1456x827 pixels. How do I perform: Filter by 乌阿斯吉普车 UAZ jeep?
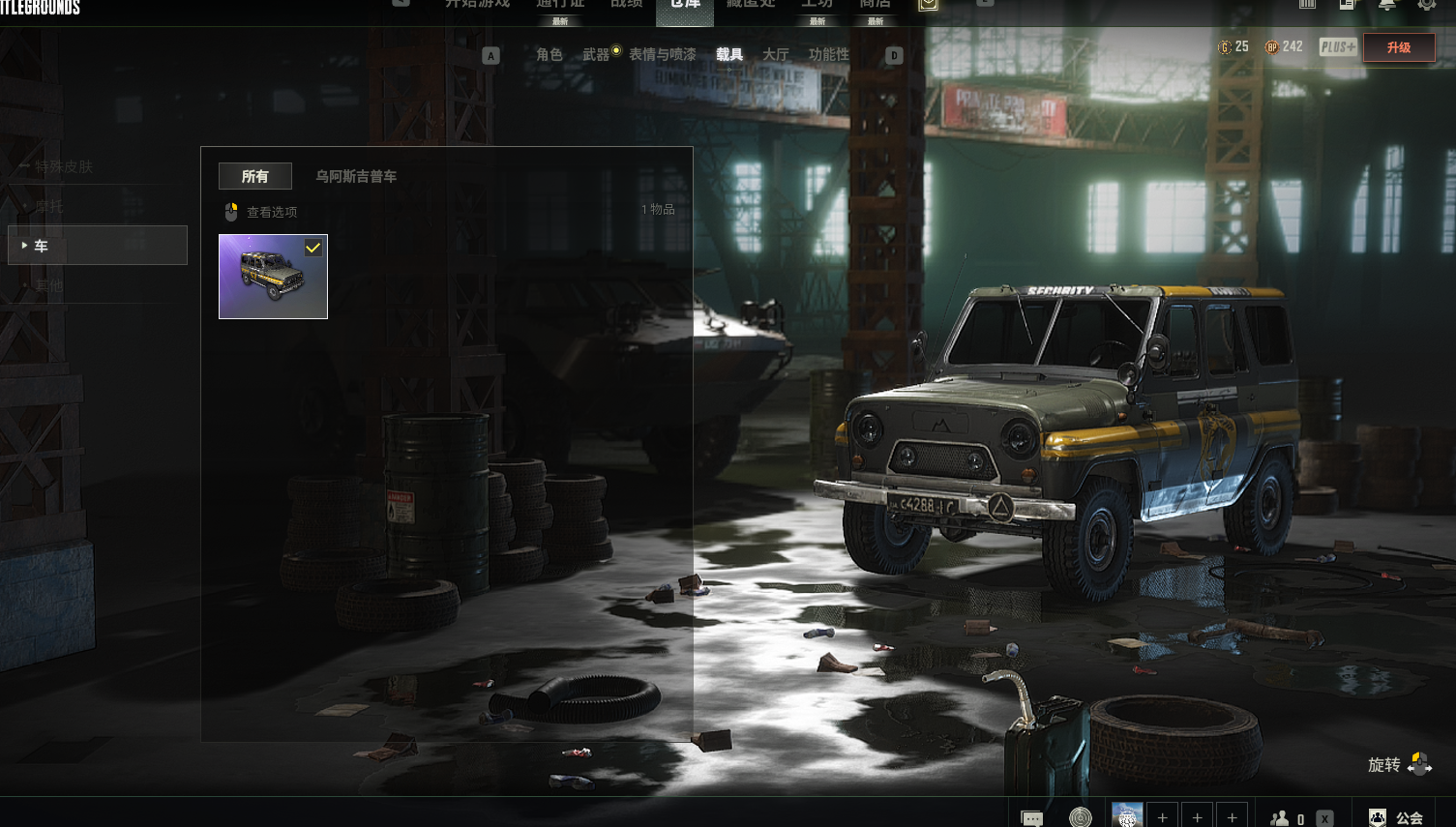[x=356, y=176]
